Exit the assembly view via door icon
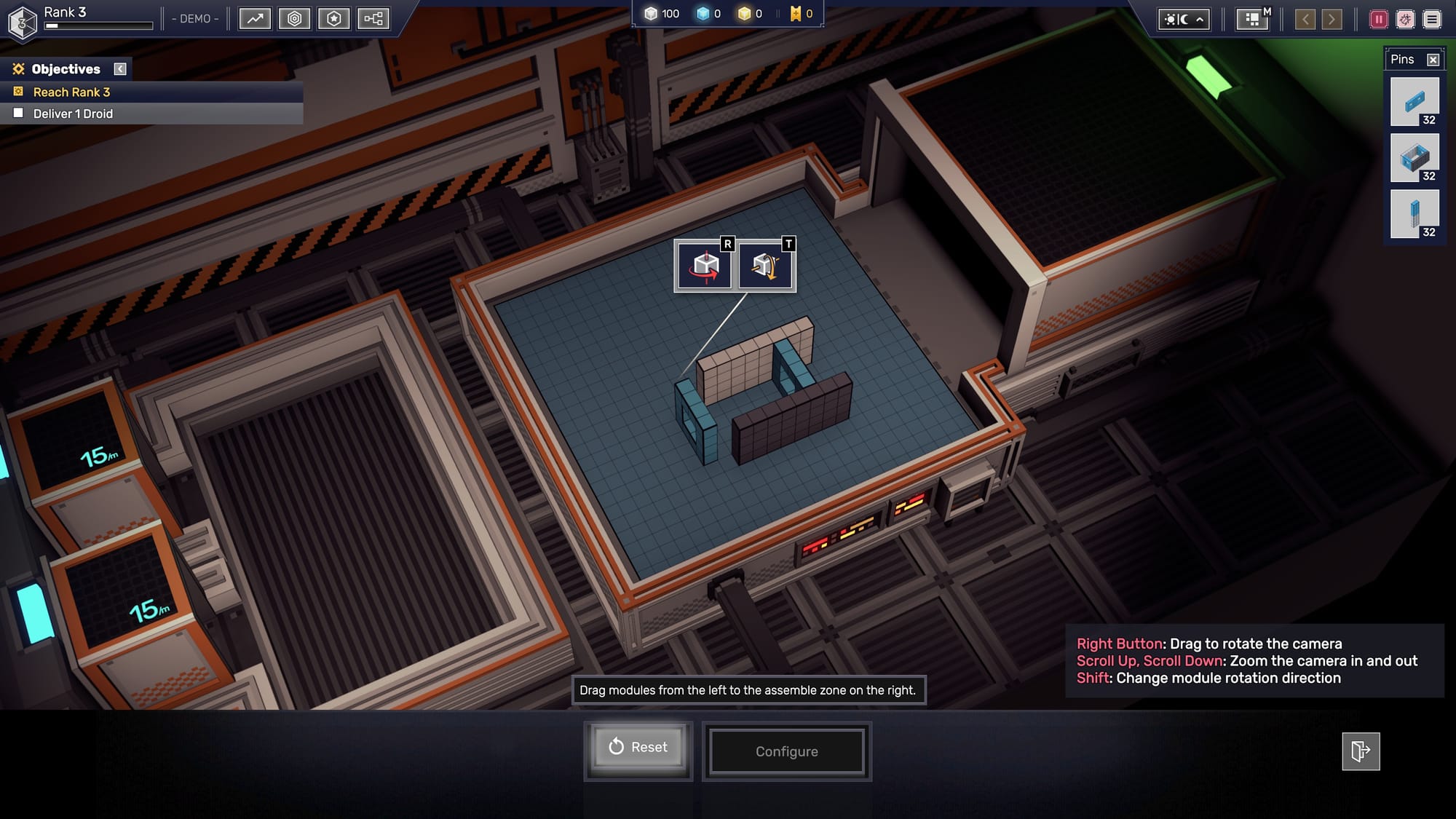Image resolution: width=1456 pixels, height=819 pixels. click(x=1361, y=751)
